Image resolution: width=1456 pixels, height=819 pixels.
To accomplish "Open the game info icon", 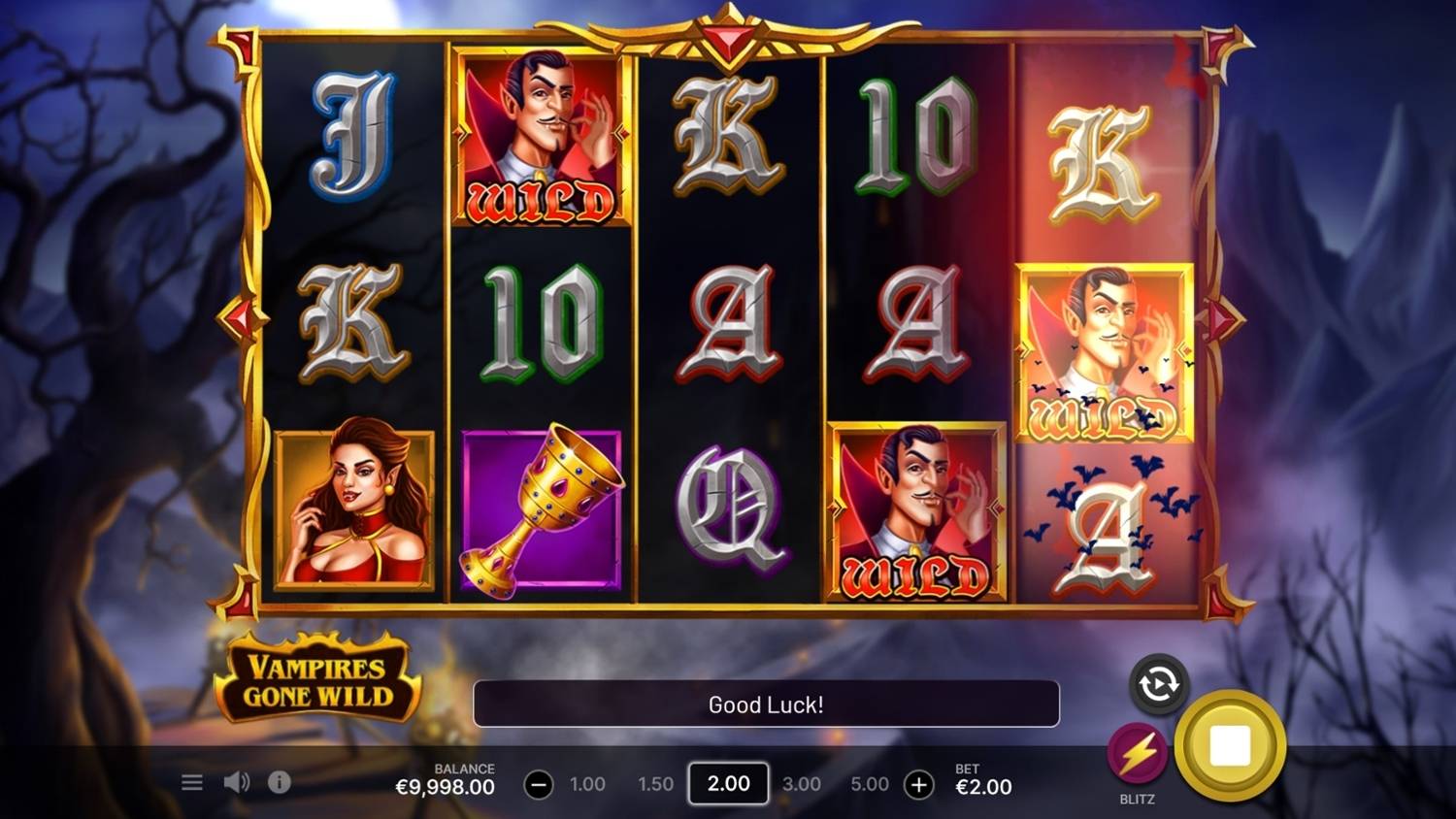I will click(280, 782).
